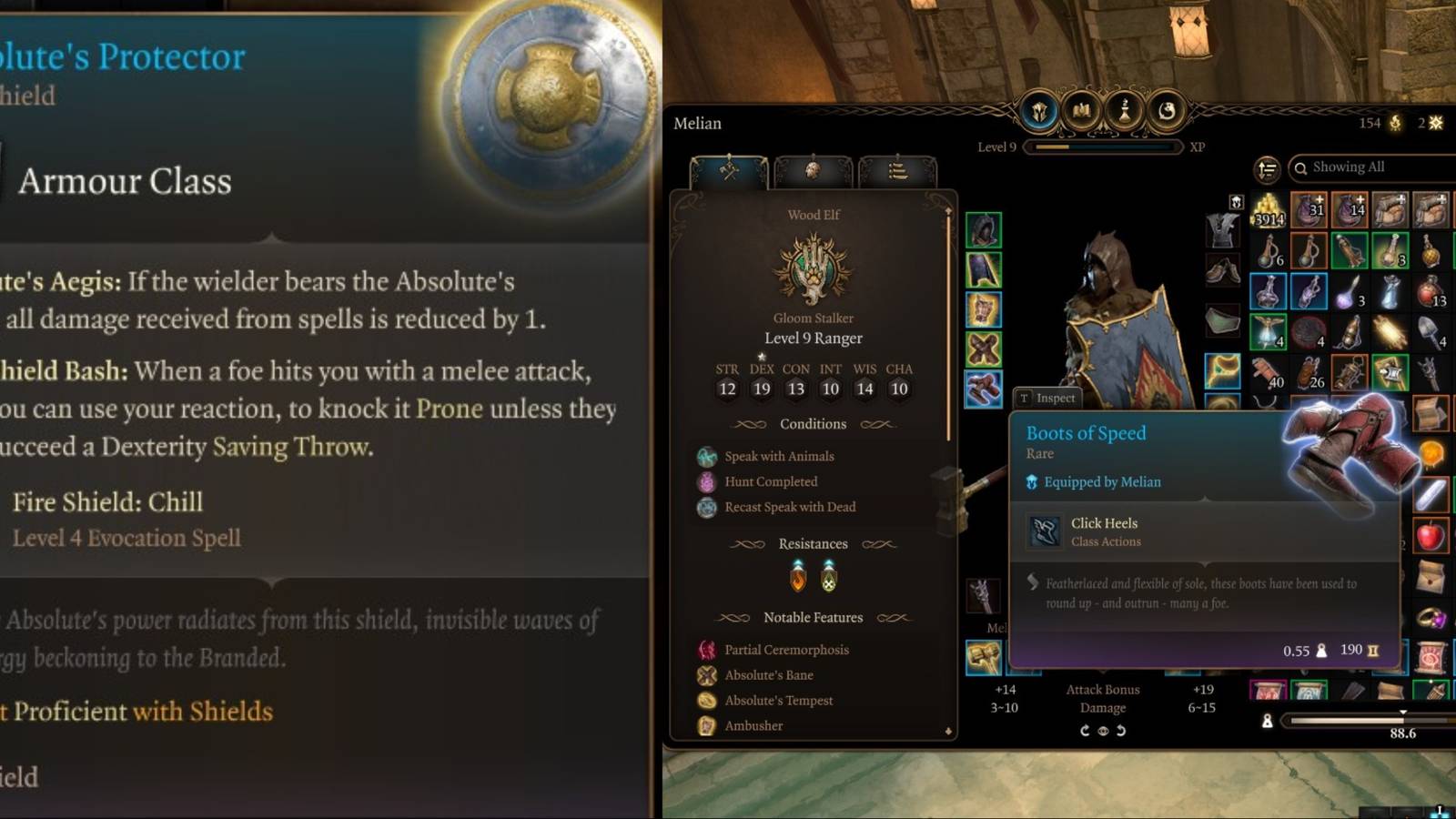Click the Ambusher notable feature icon
The image size is (1456, 819).
(706, 725)
